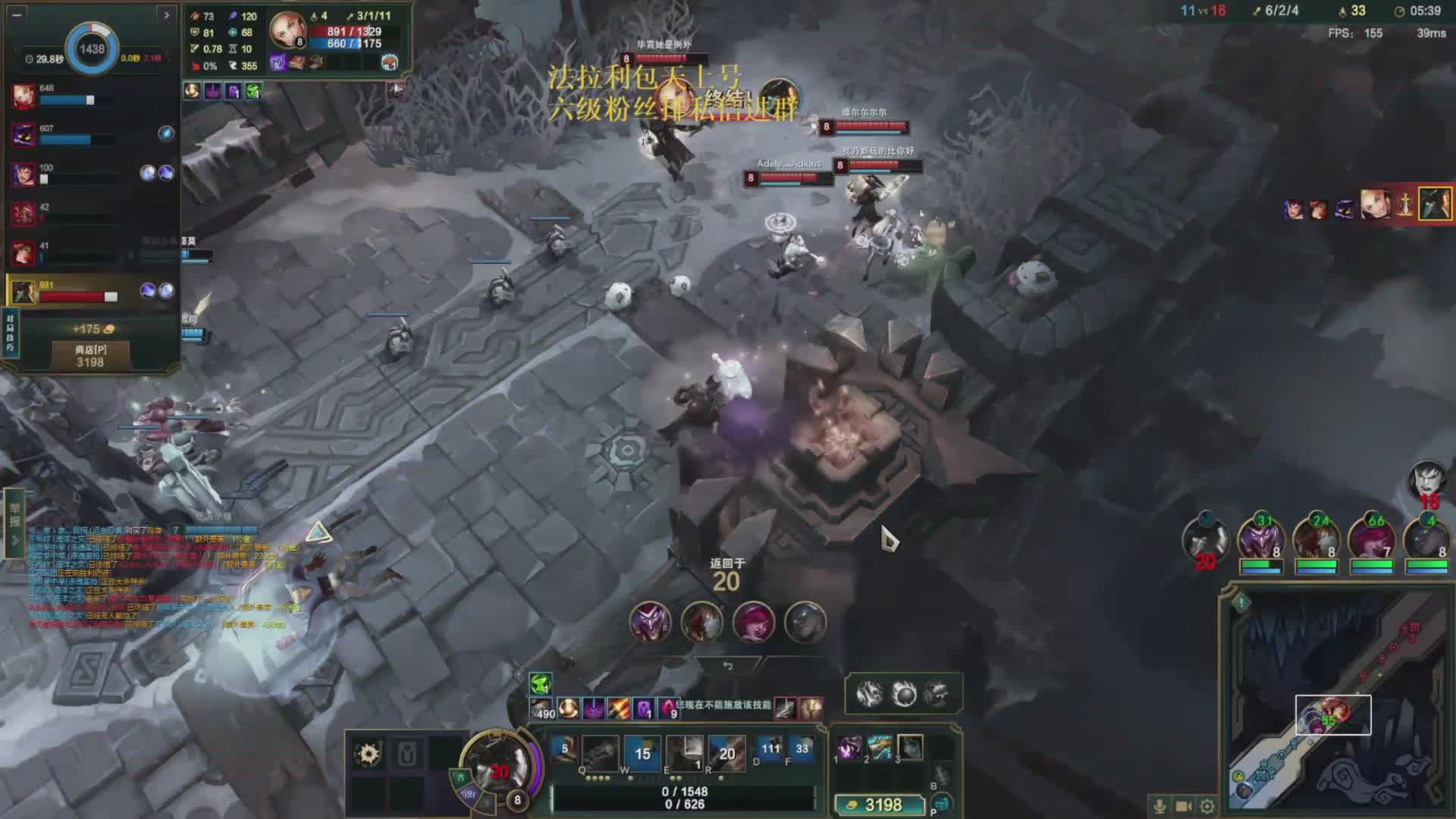Open settings via the gear icon near minimap

point(1207,806)
